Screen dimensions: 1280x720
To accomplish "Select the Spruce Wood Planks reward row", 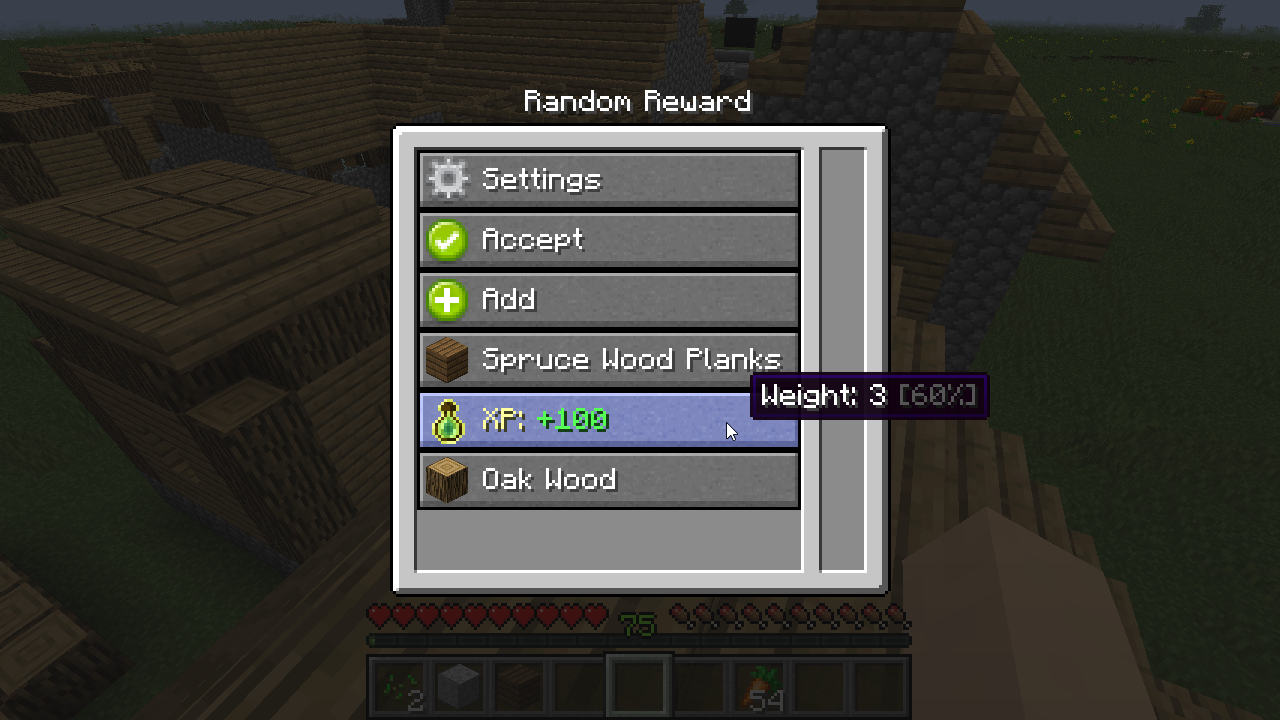I will click(608, 360).
